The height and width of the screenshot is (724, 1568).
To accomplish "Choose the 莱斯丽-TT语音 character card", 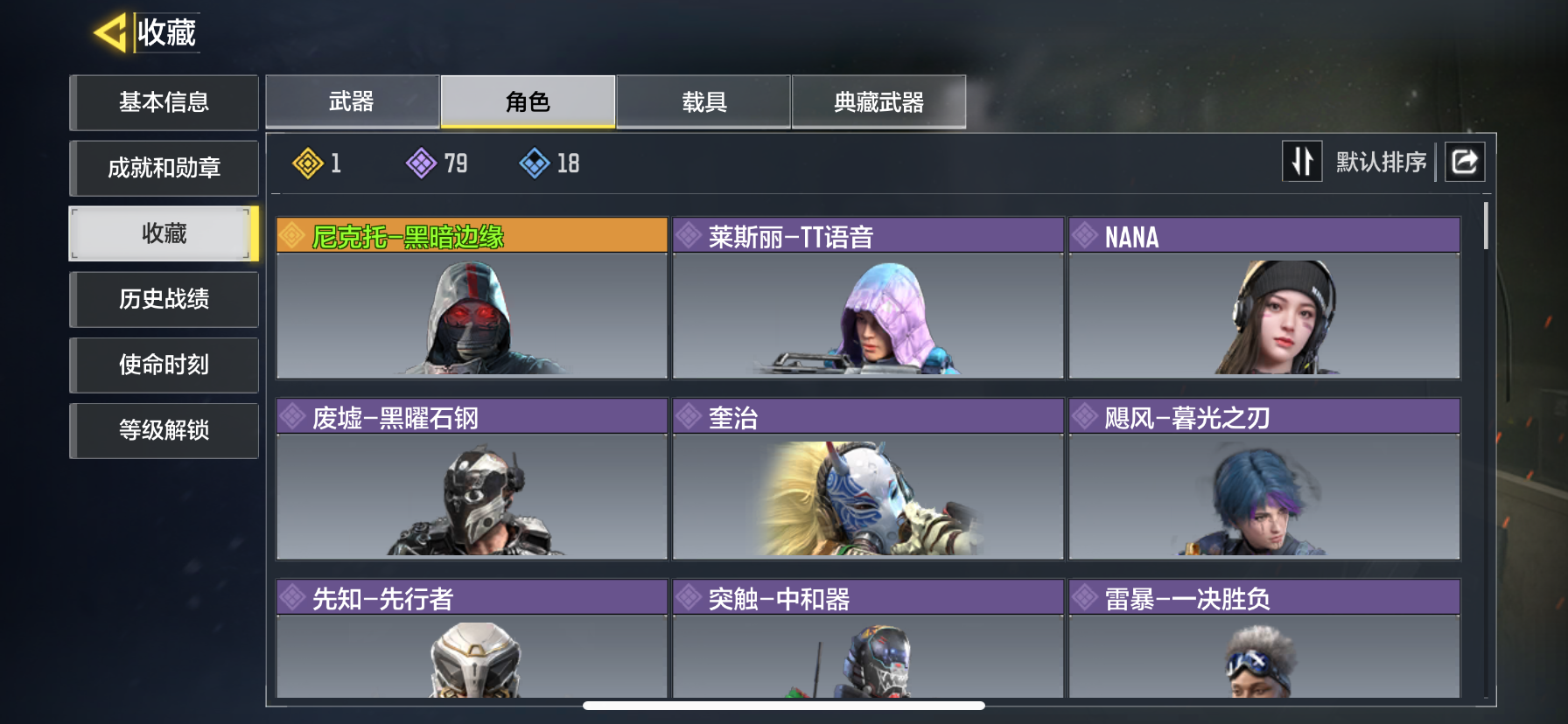I will (x=868, y=298).
